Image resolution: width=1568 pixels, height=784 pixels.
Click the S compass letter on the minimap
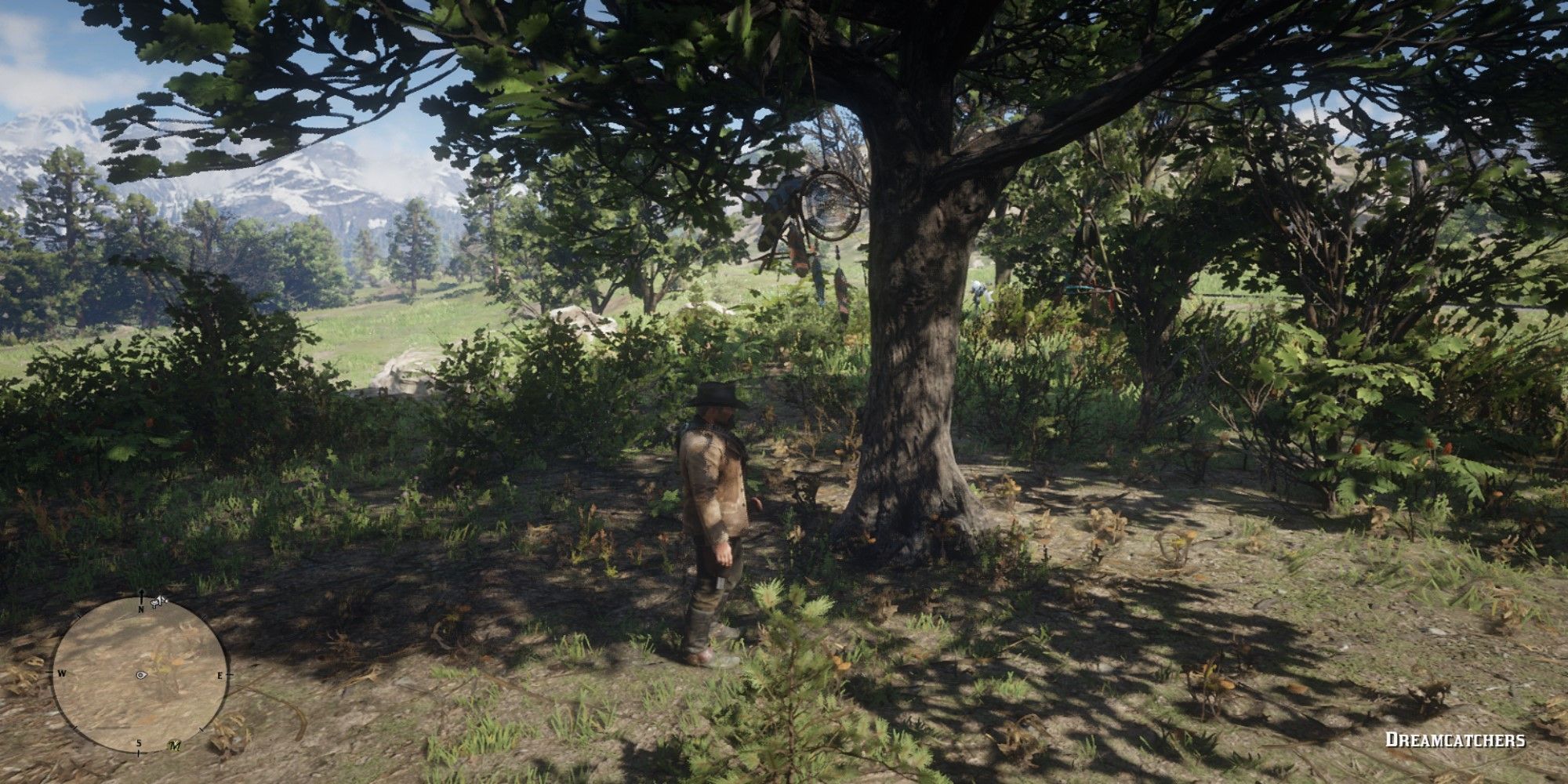pos(139,742)
